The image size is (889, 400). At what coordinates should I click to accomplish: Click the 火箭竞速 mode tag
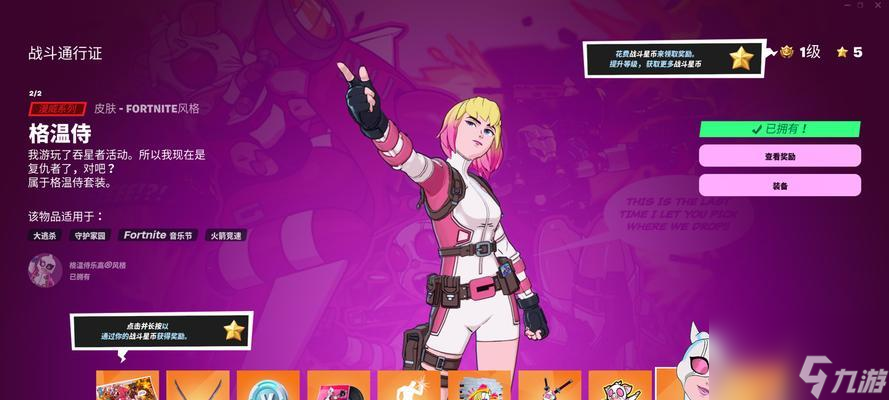225,236
